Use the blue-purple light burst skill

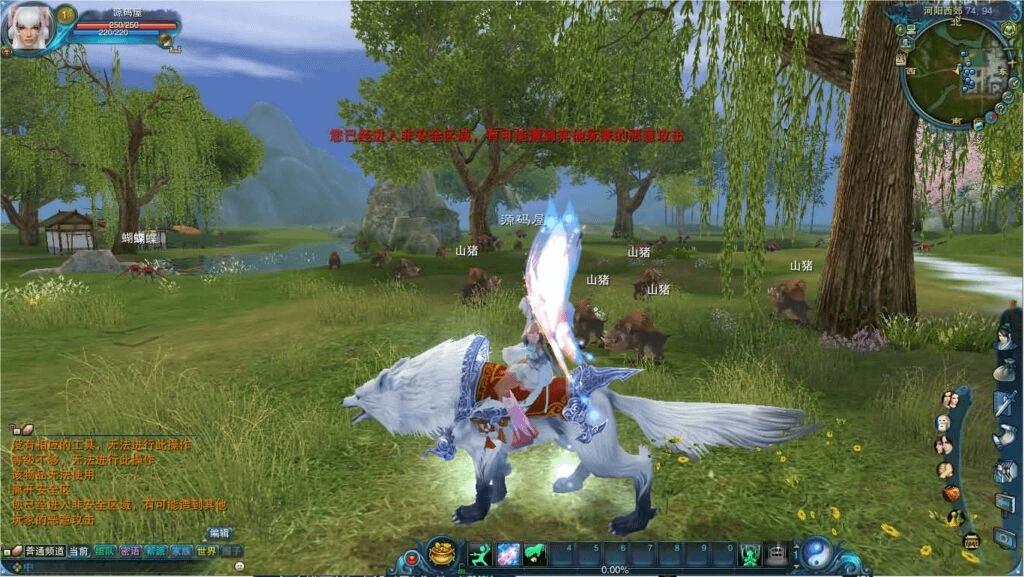[508, 554]
